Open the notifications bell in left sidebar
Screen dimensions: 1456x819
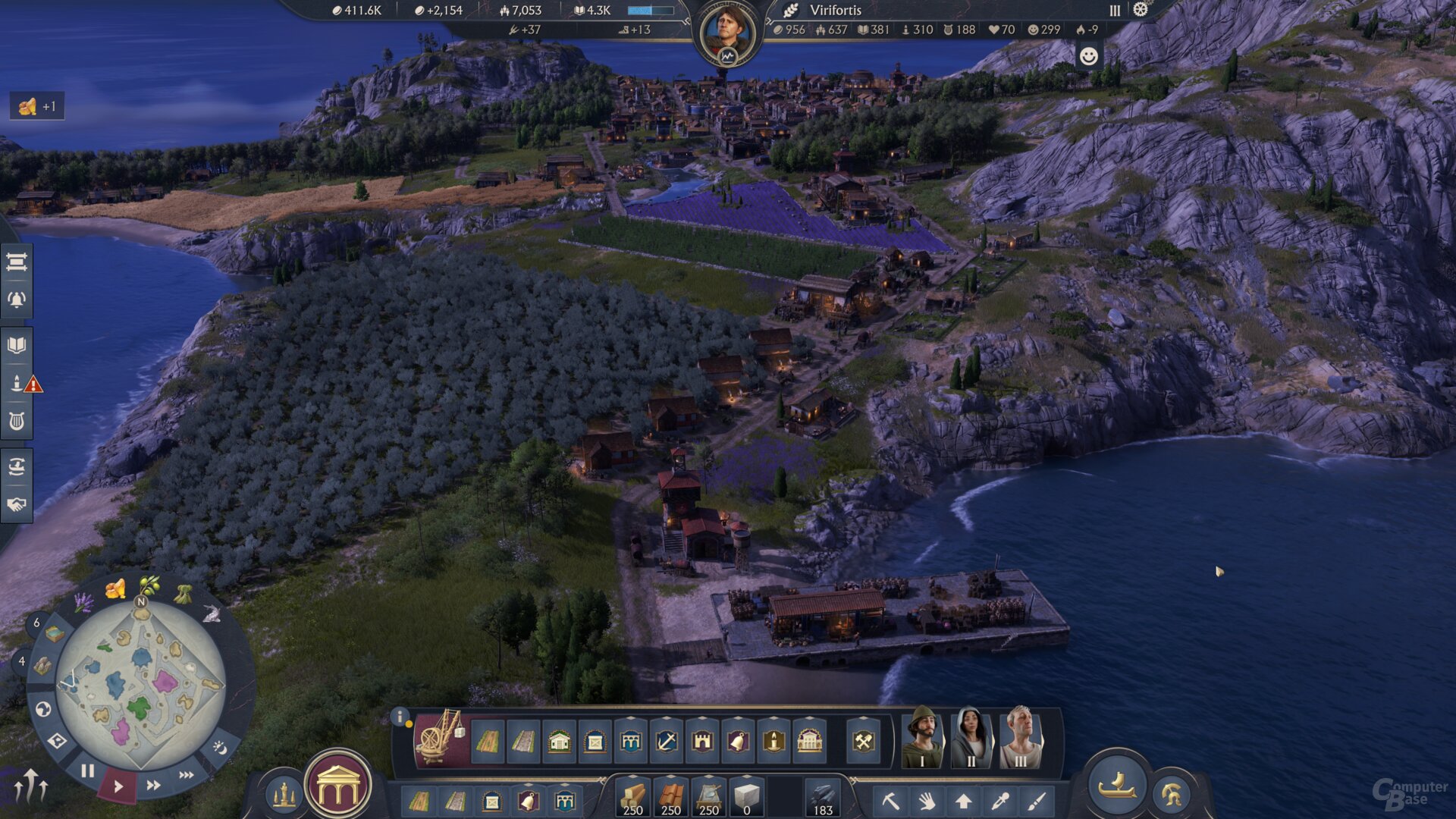click(17, 300)
